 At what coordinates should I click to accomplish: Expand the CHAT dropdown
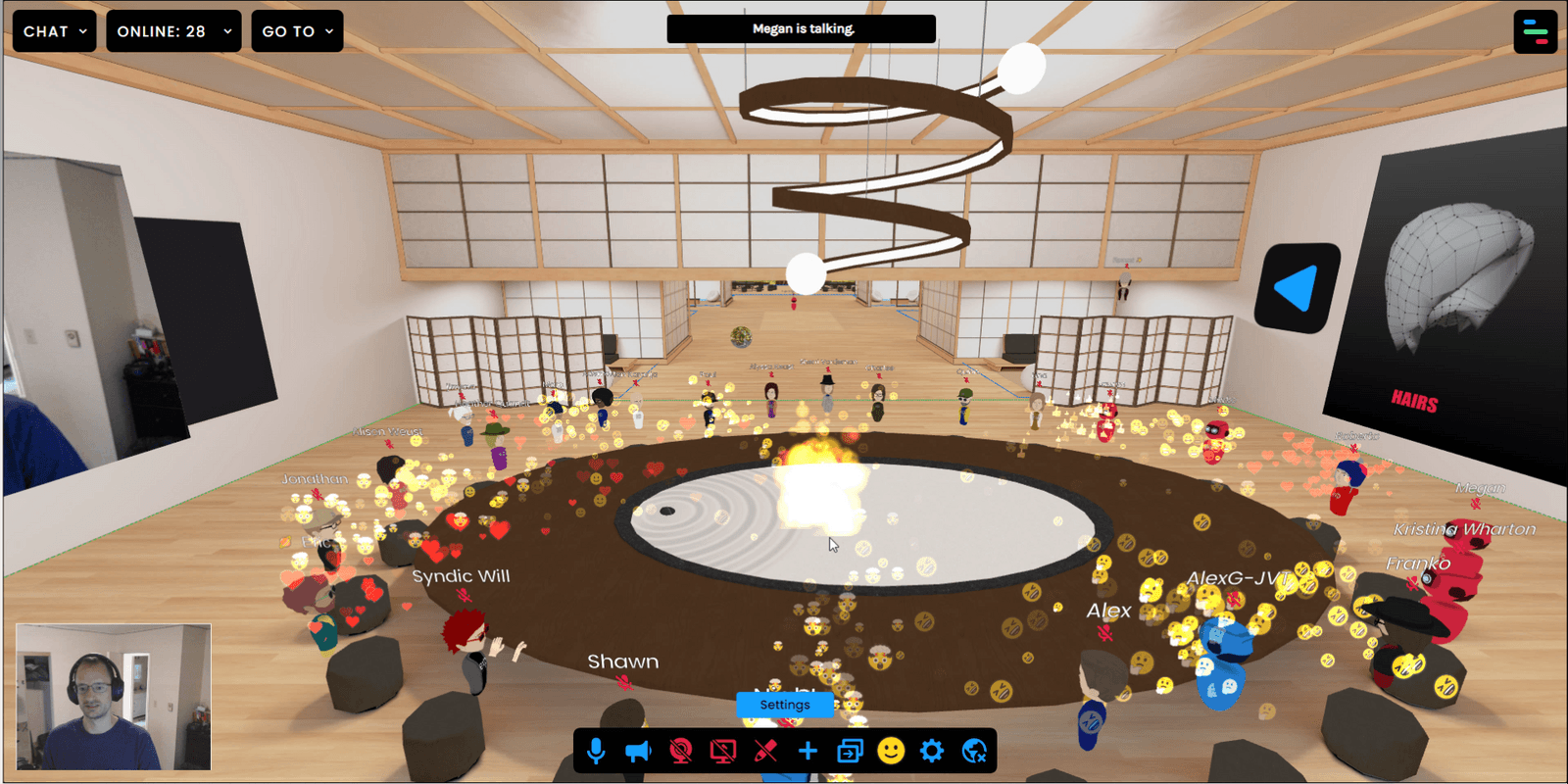point(54,30)
